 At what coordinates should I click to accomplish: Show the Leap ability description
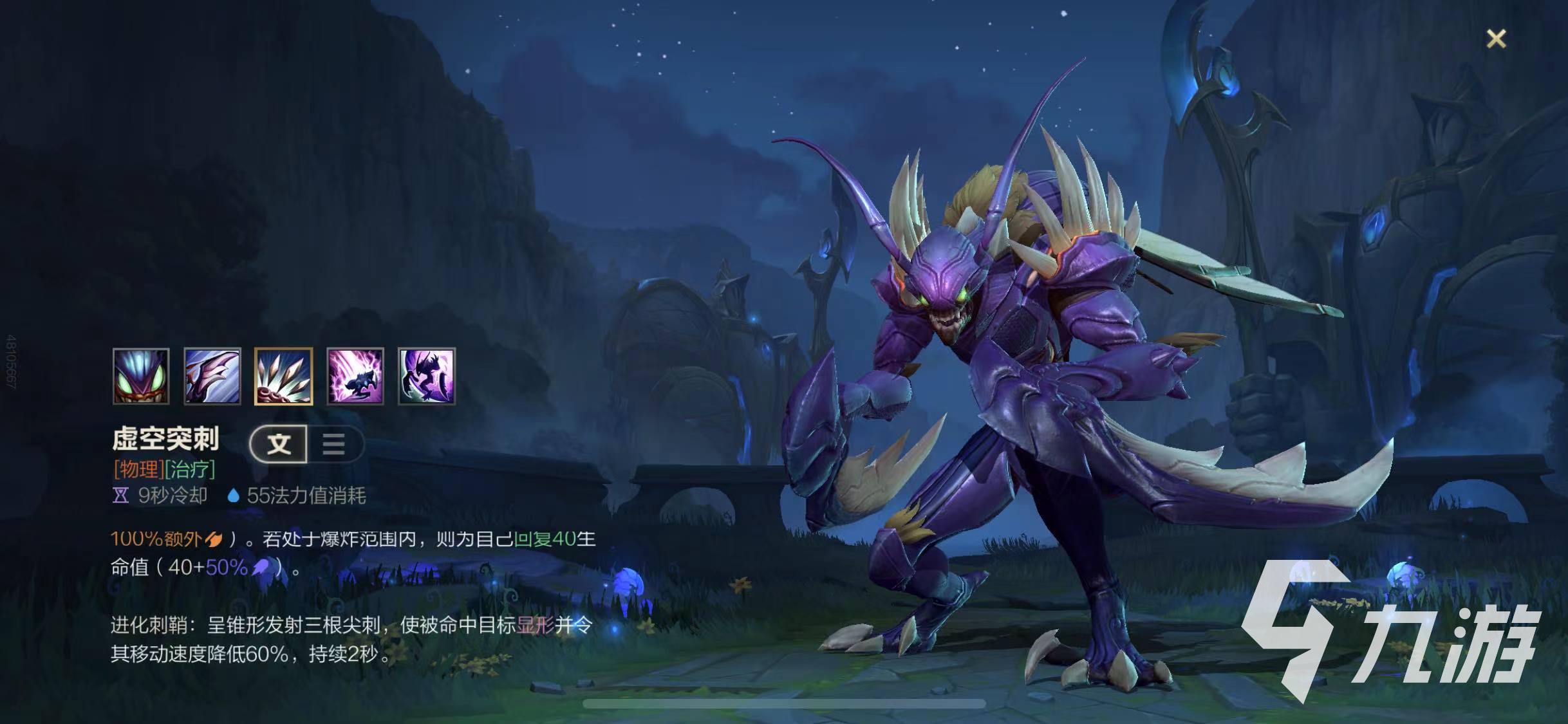click(x=355, y=376)
